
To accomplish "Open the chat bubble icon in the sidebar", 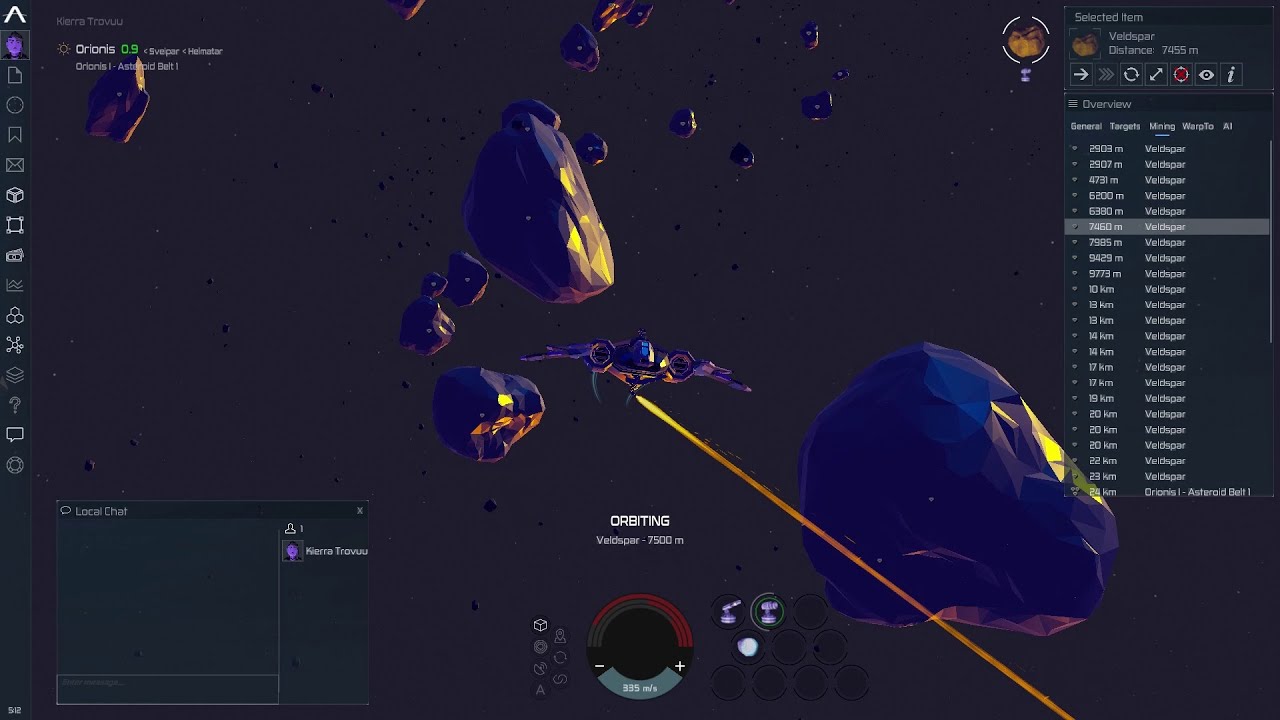I will (14, 435).
